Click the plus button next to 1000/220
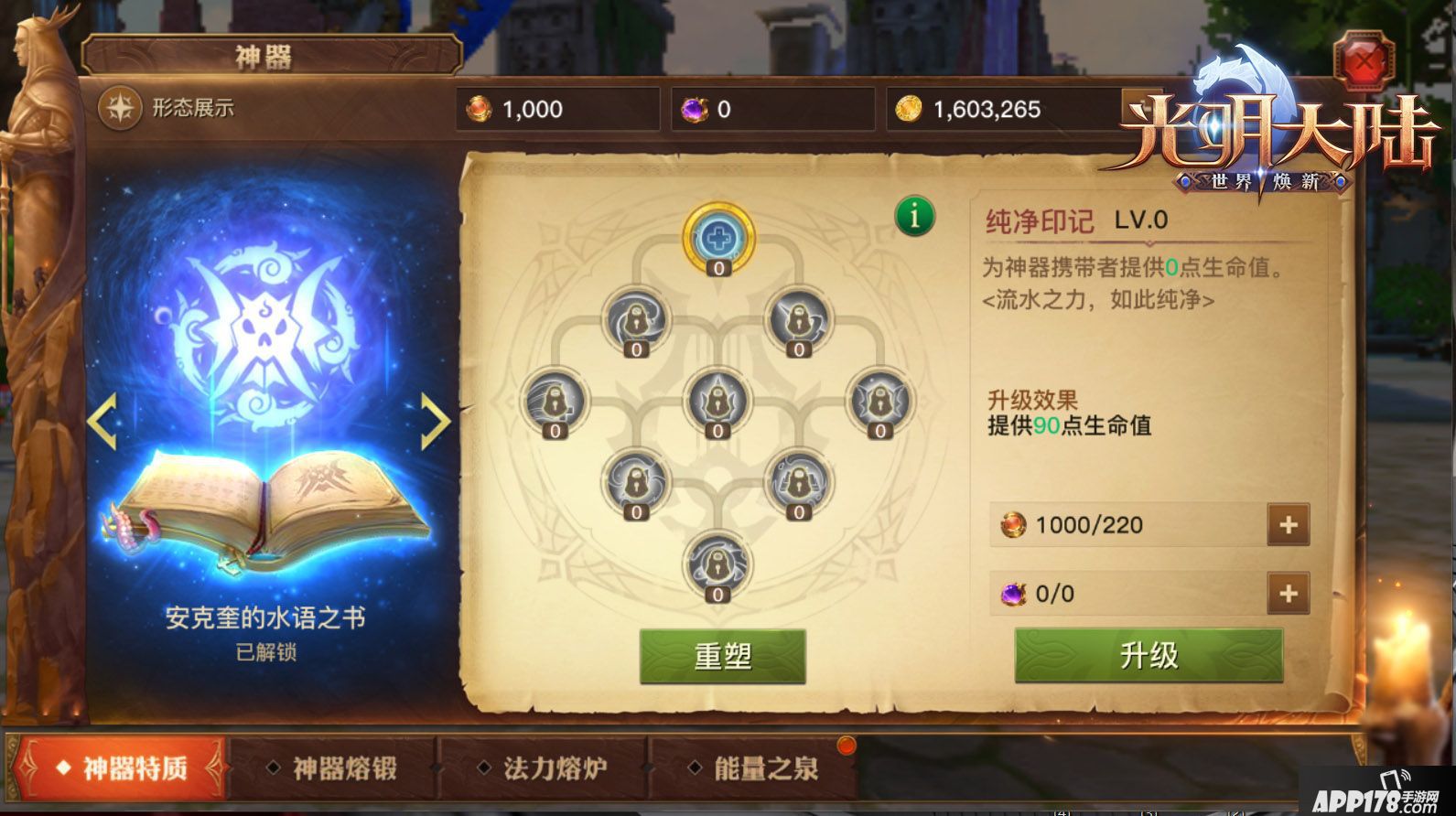This screenshot has height=816, width=1456. [x=1290, y=525]
